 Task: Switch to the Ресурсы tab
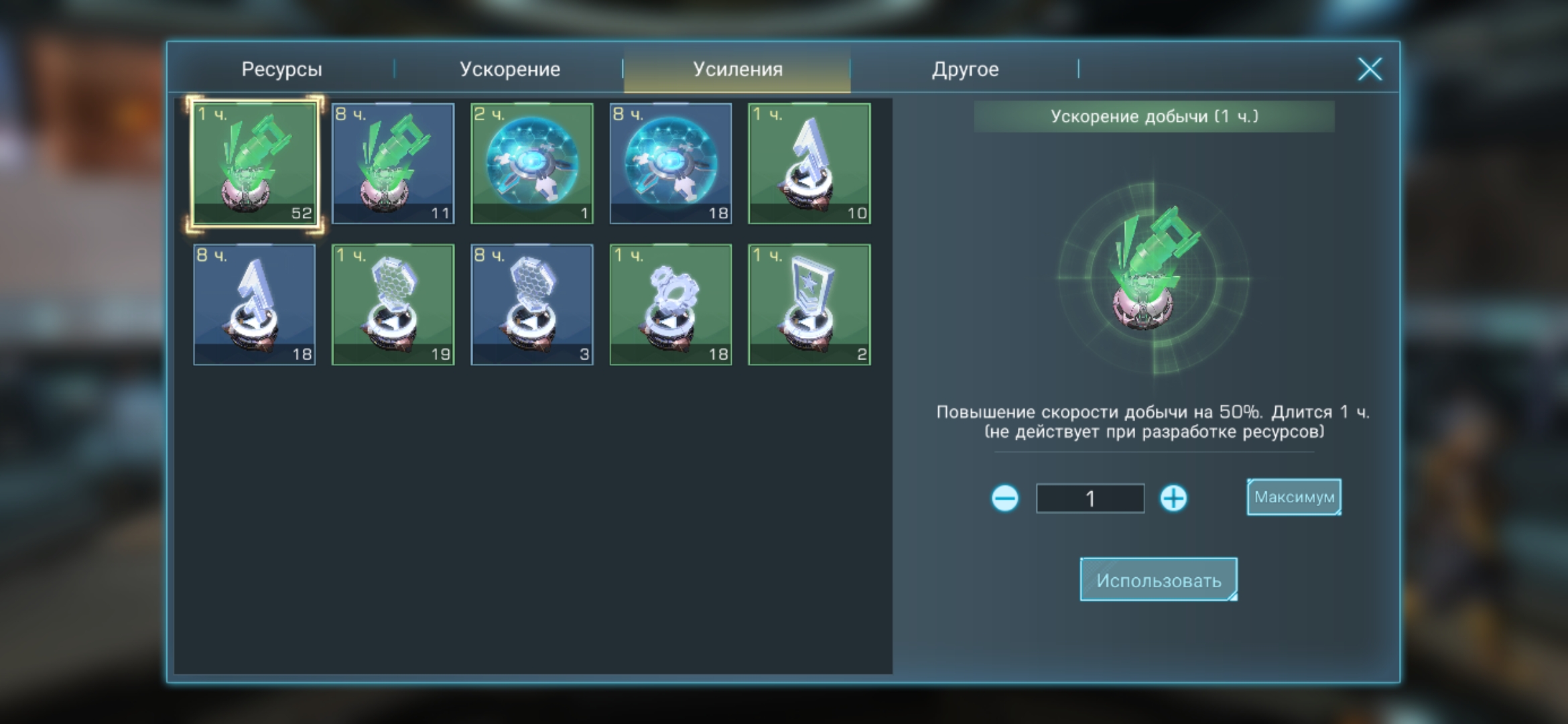click(281, 69)
